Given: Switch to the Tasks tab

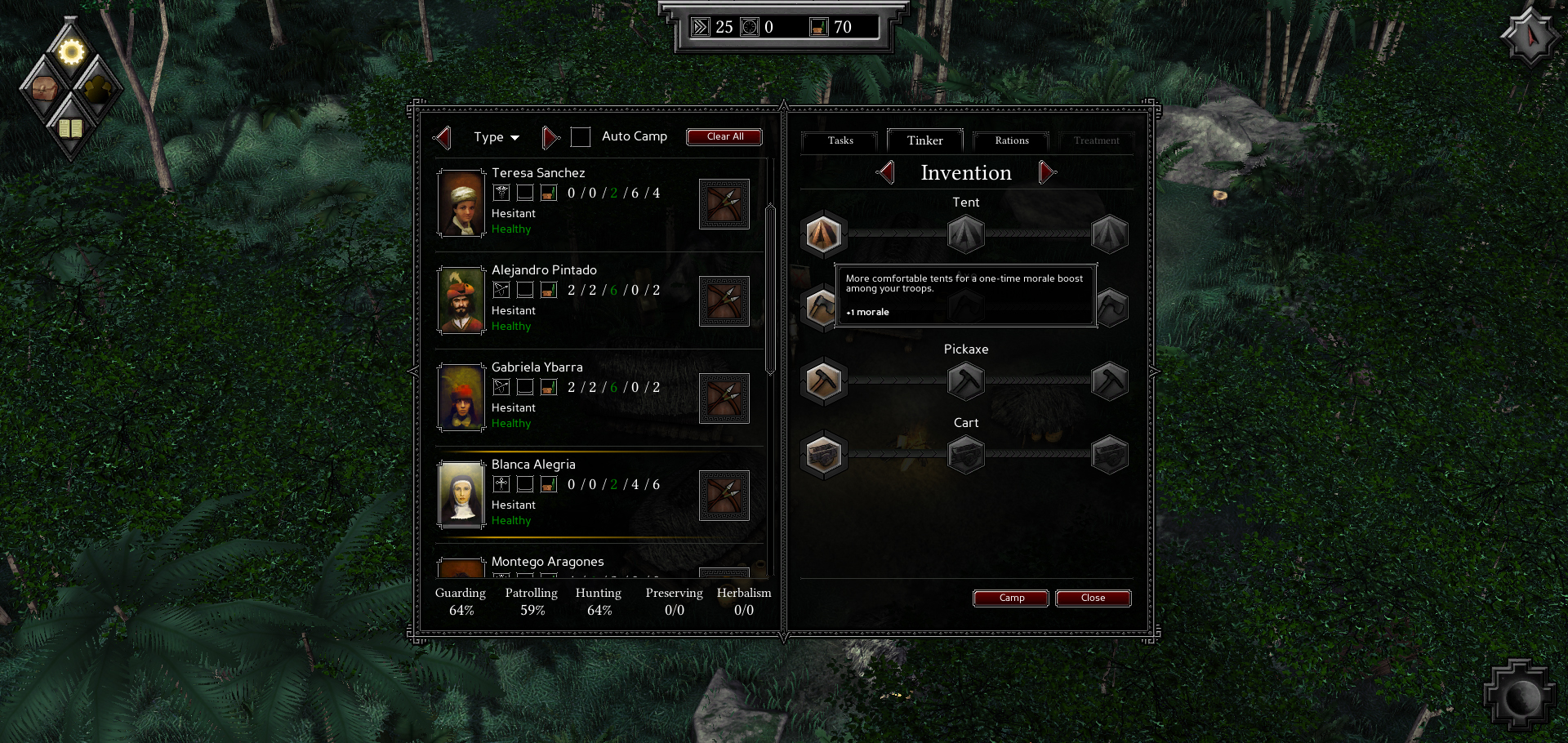Looking at the screenshot, I should point(840,140).
